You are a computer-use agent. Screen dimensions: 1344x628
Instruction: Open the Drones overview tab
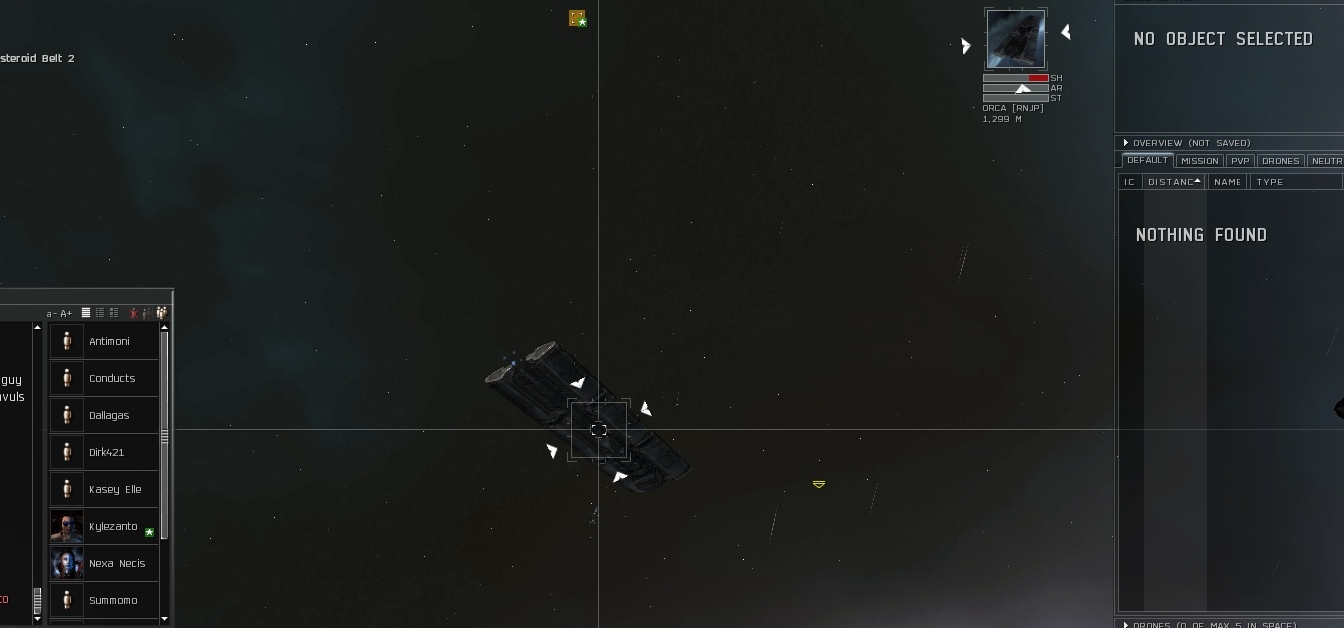click(1280, 161)
